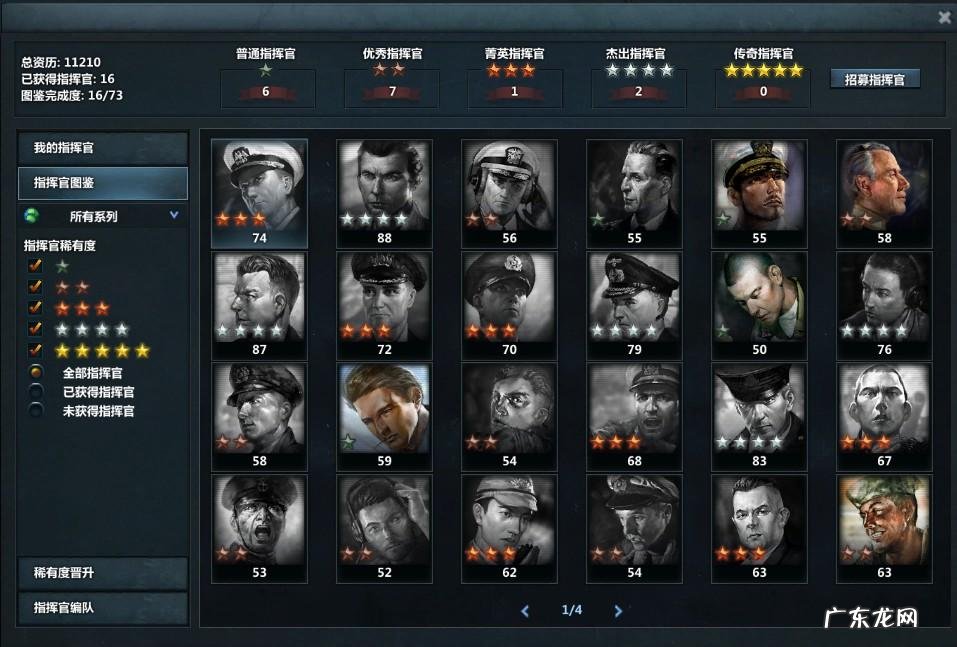Pick the commander portrait rated 83
Screen dimensions: 957x647
pos(759,410)
